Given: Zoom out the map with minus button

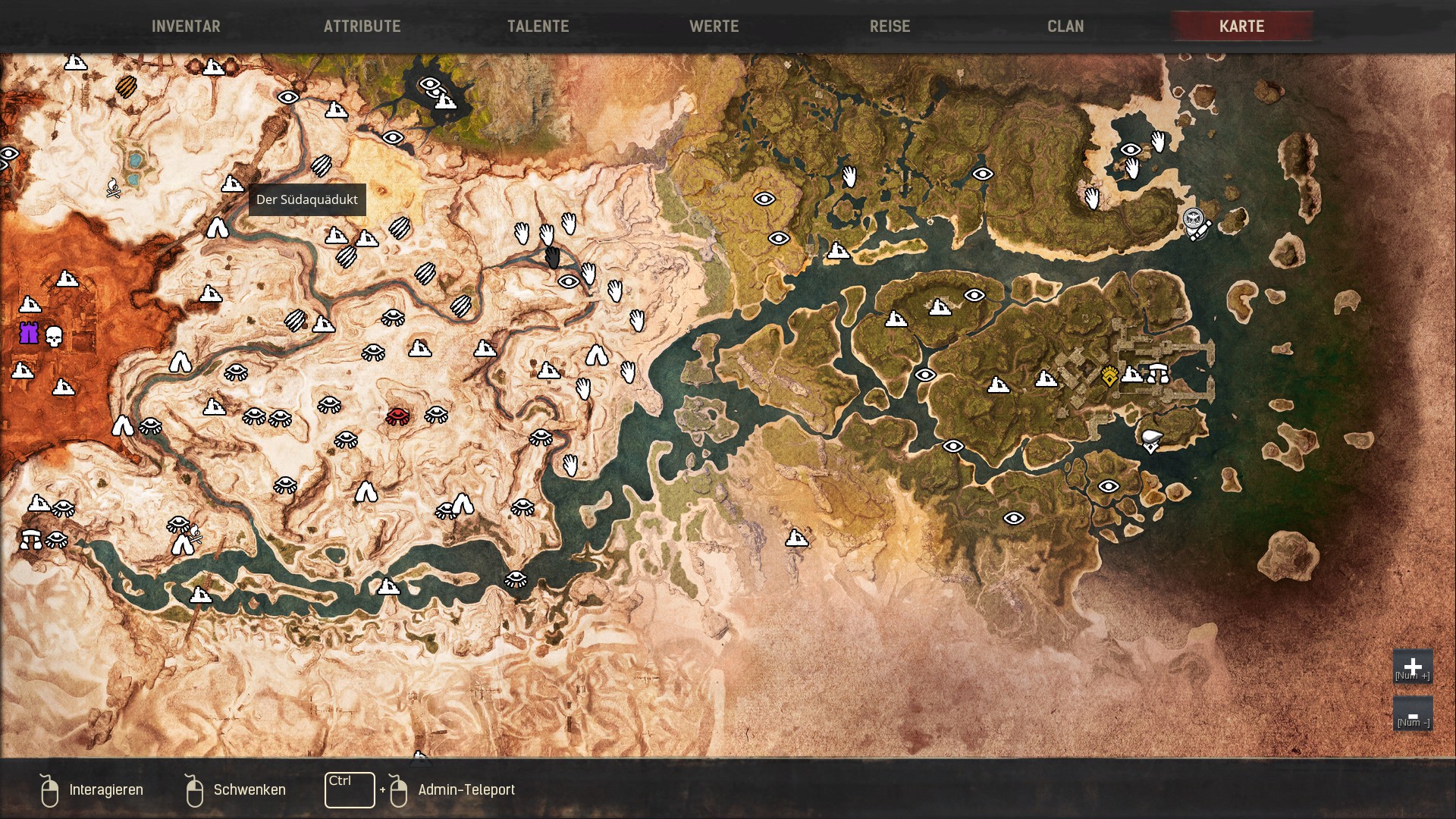Looking at the screenshot, I should 1412,715.
